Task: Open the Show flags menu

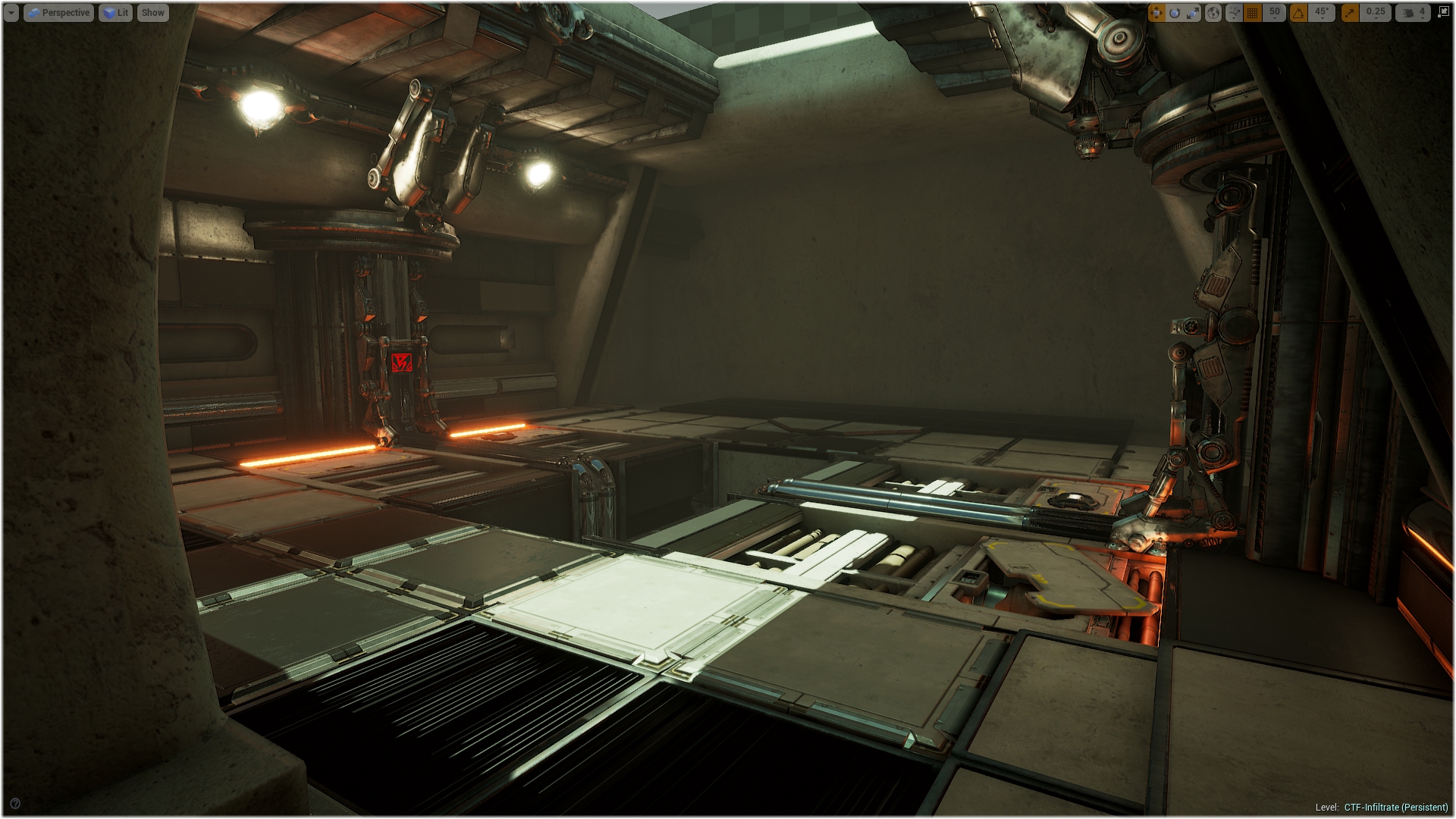Action: (152, 13)
